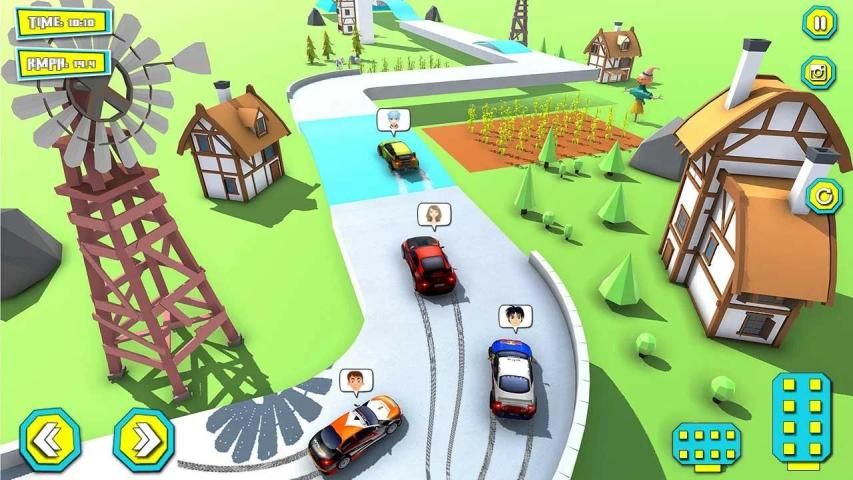Steer right with the right arrow button
This screenshot has height=480, width=853.
tap(143, 439)
